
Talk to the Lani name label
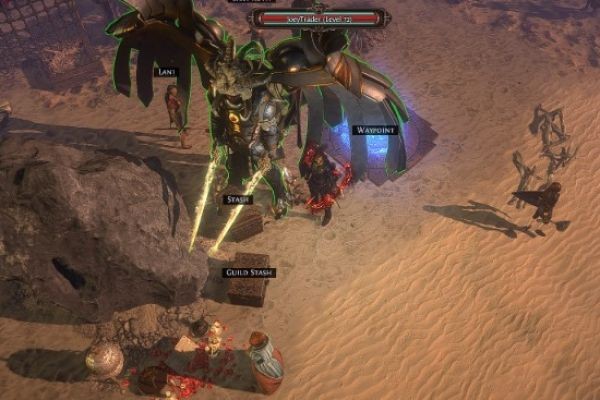pos(166,72)
